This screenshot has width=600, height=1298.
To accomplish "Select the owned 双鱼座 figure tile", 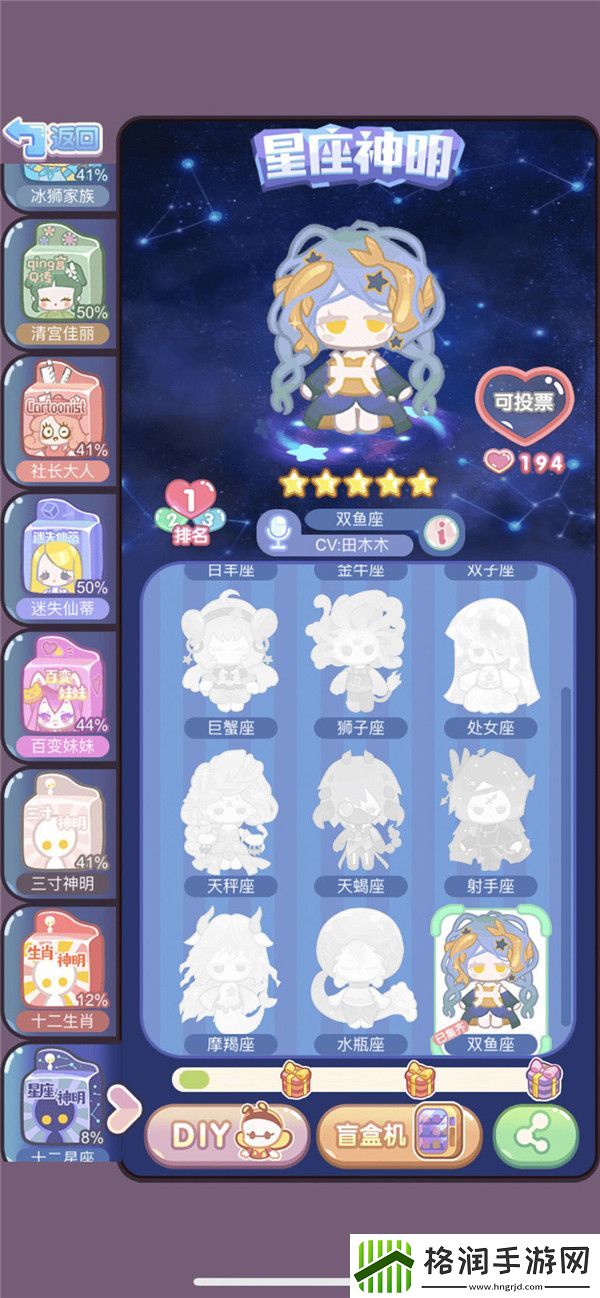I will (490, 977).
